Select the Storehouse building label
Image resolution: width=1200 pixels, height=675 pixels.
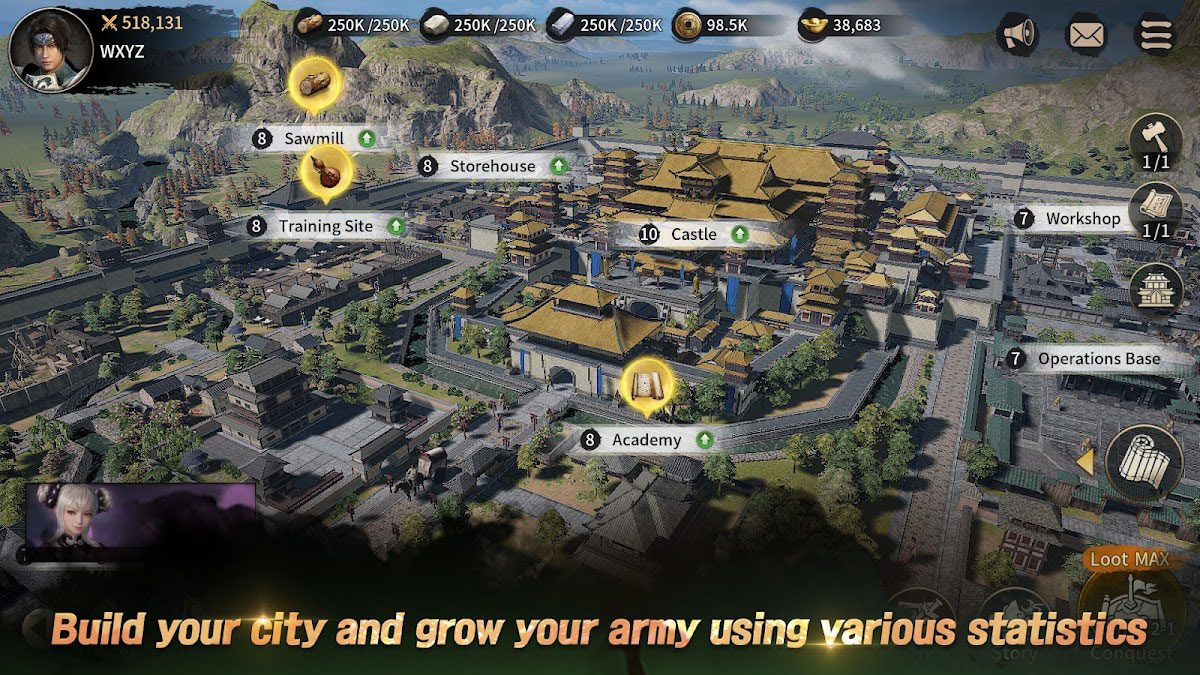pos(492,166)
